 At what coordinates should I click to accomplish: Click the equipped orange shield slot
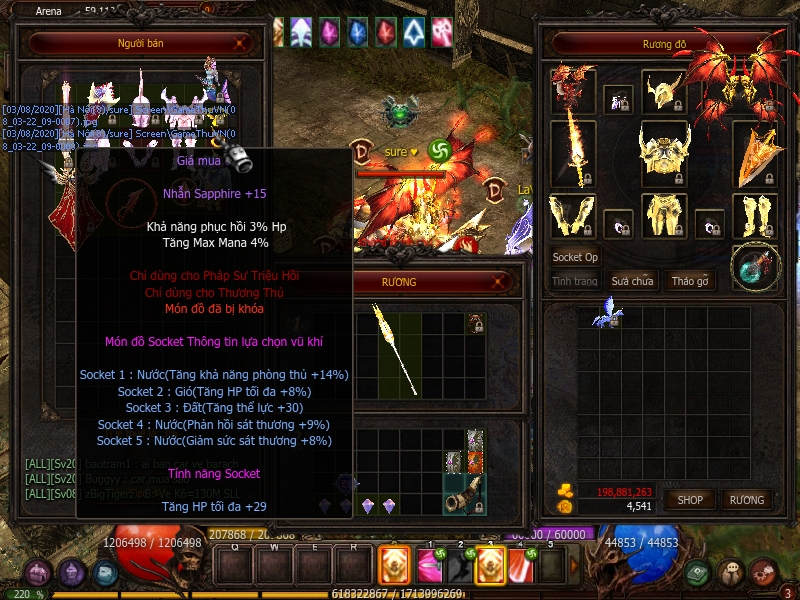(x=755, y=152)
